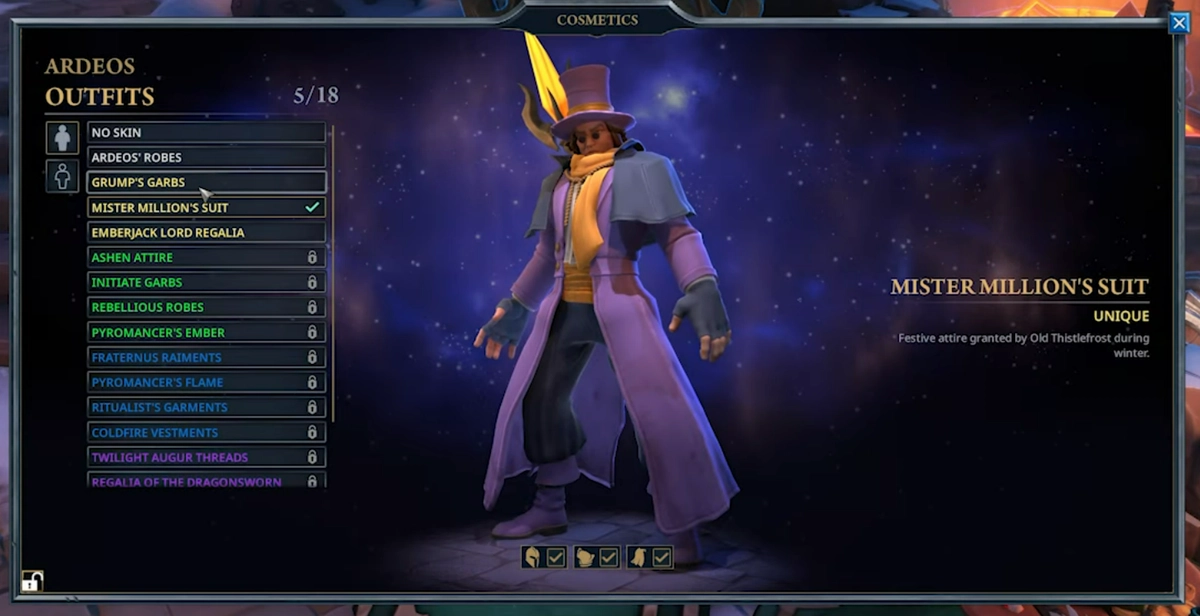The width and height of the screenshot is (1200, 616).
Task: Equip the Emberjack Lord Regalia outfit
Action: tap(206, 232)
